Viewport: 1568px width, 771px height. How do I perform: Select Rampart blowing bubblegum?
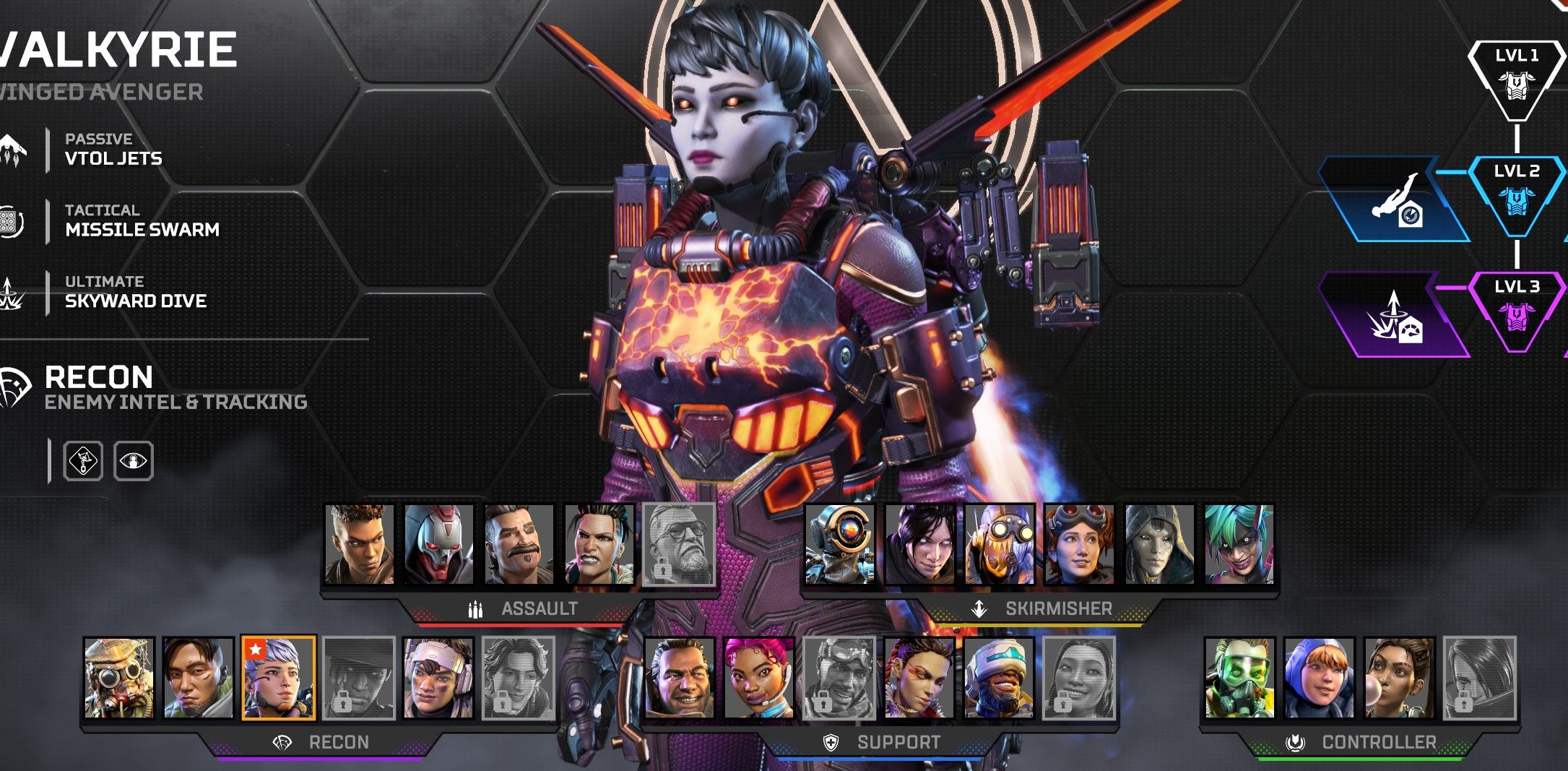point(1399,678)
